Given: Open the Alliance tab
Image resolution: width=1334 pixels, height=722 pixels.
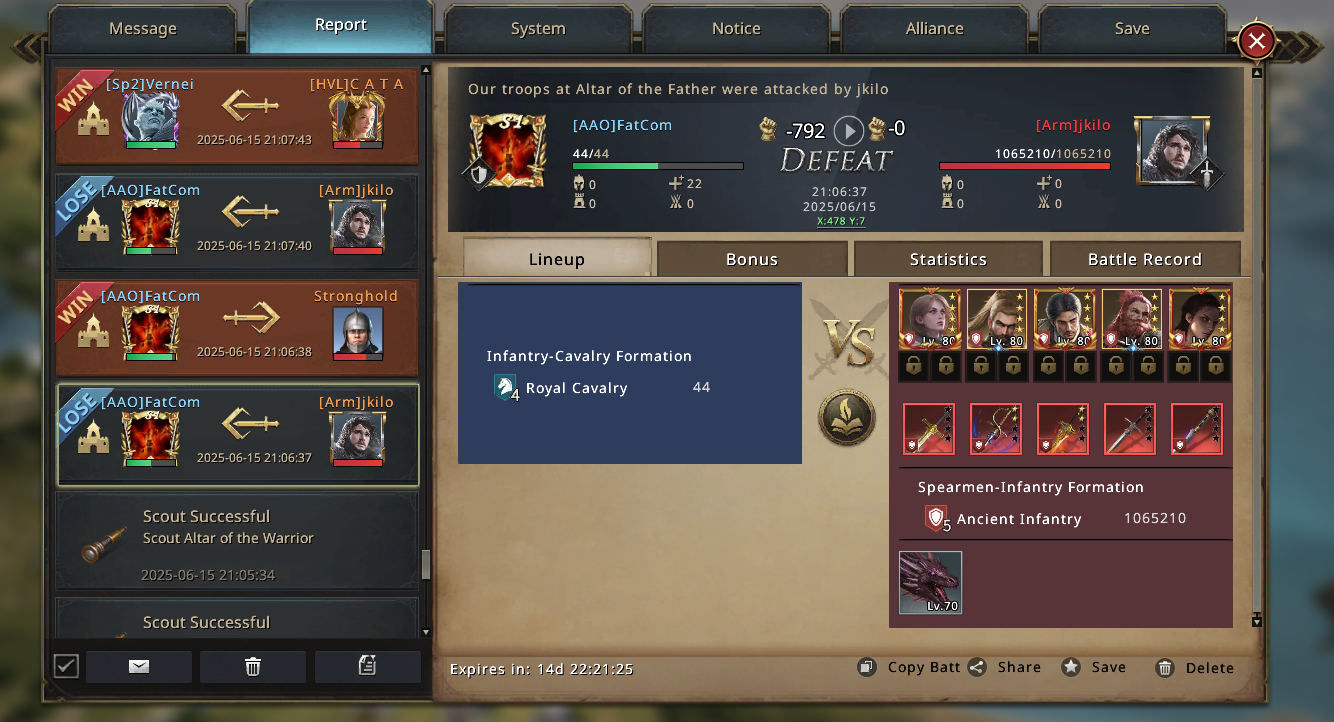Looking at the screenshot, I should (934, 29).
